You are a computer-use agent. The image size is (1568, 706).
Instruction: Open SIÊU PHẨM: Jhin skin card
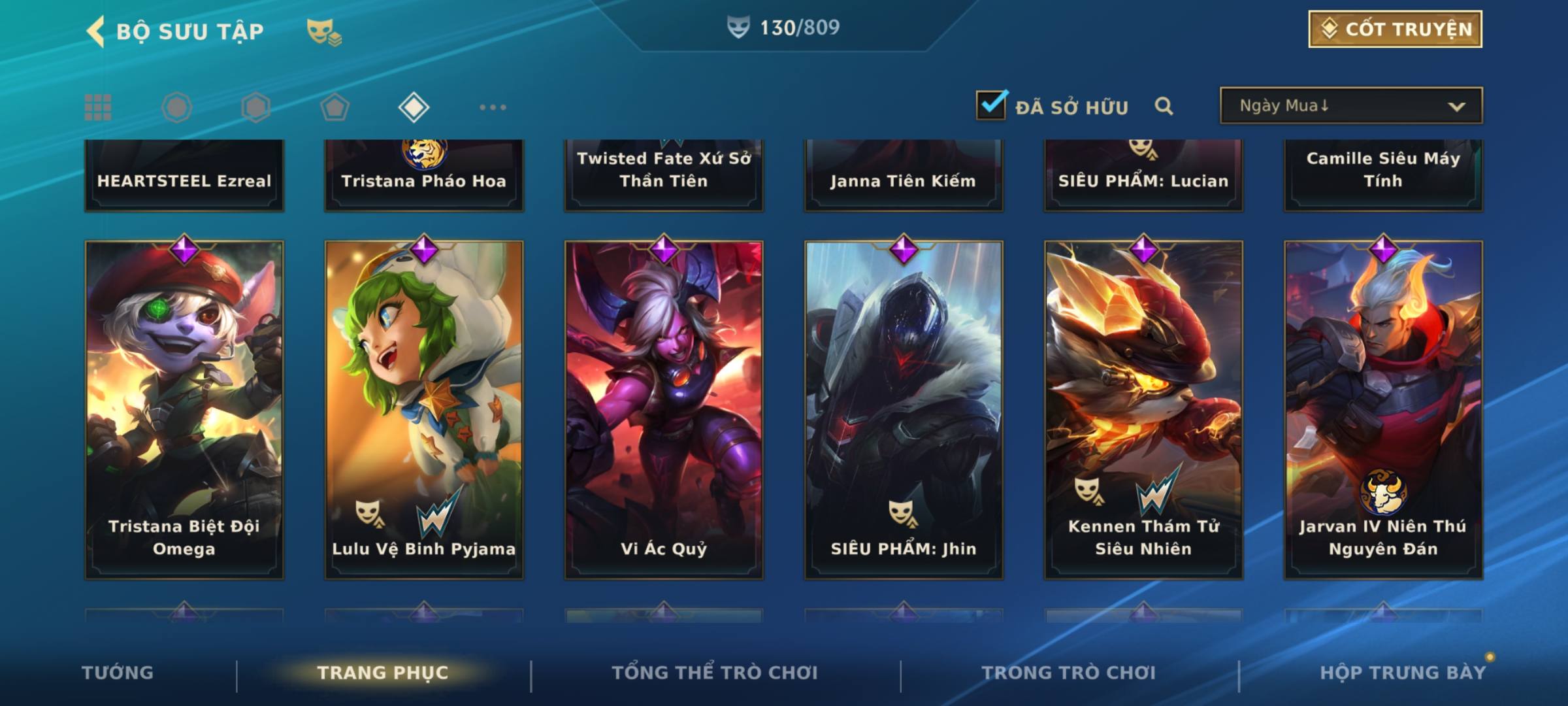pos(904,409)
